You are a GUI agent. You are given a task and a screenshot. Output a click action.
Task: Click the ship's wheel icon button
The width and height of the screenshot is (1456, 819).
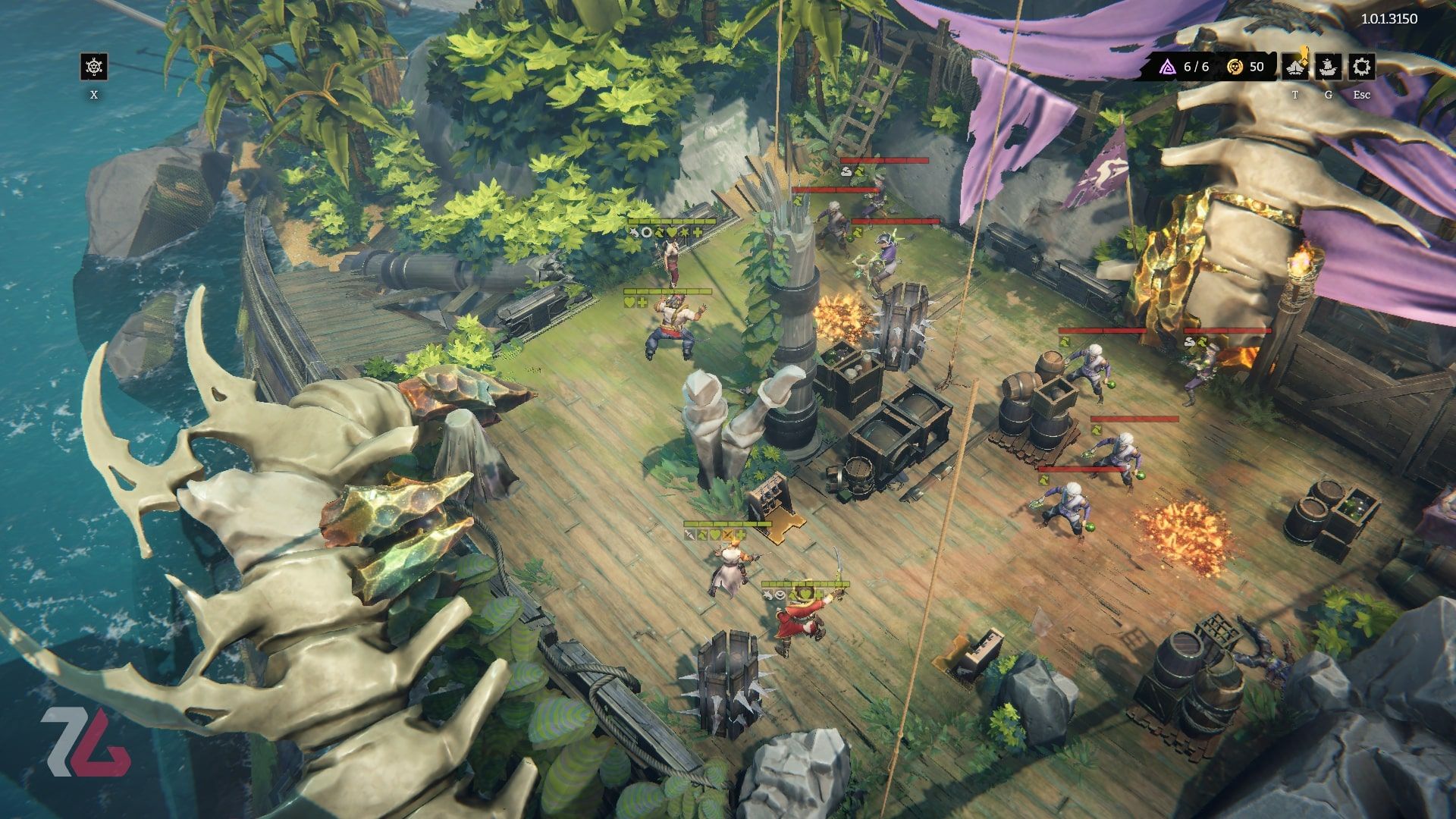pyautogui.click(x=93, y=67)
